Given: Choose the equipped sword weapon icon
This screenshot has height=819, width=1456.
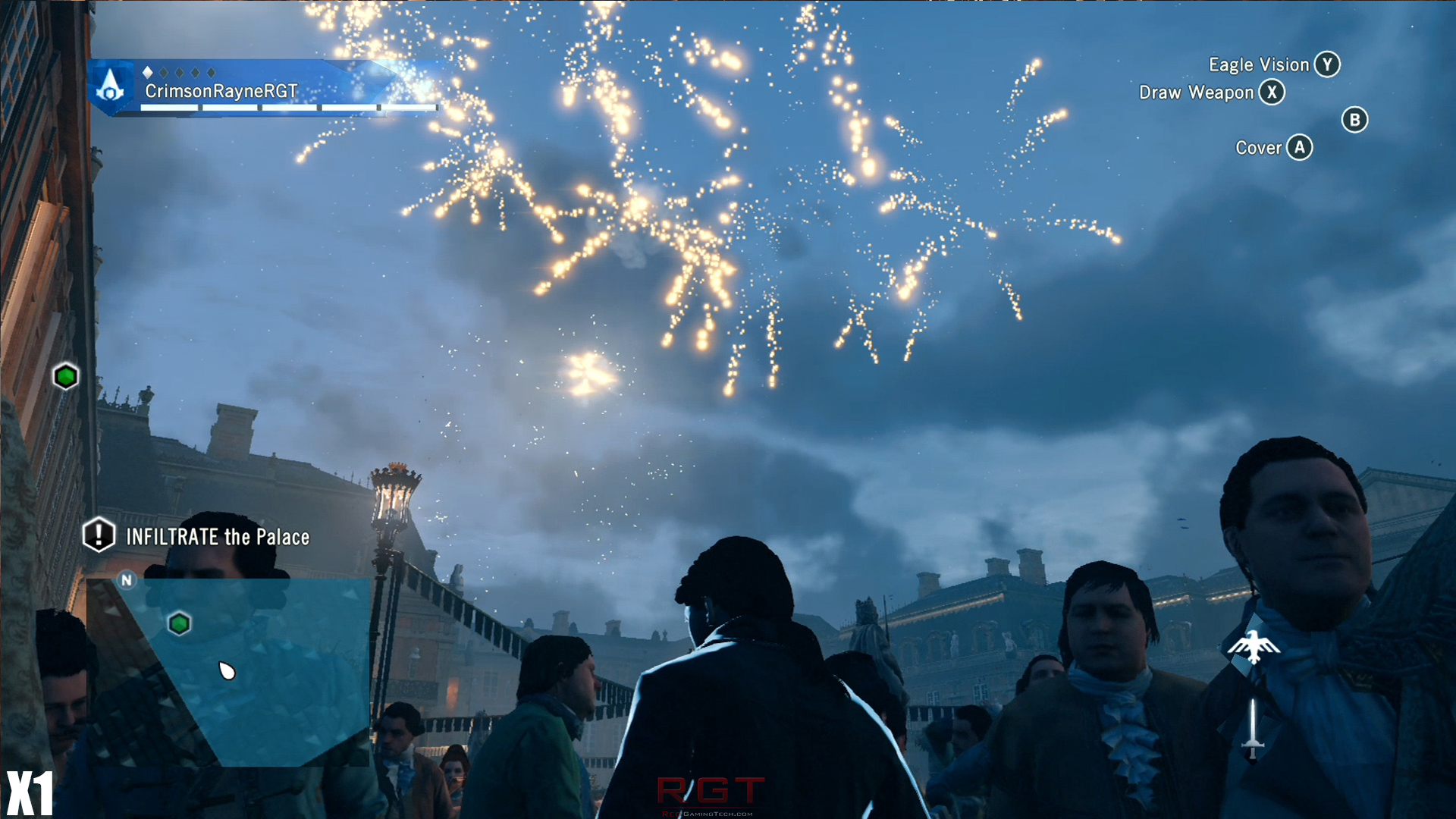Looking at the screenshot, I should [1253, 730].
